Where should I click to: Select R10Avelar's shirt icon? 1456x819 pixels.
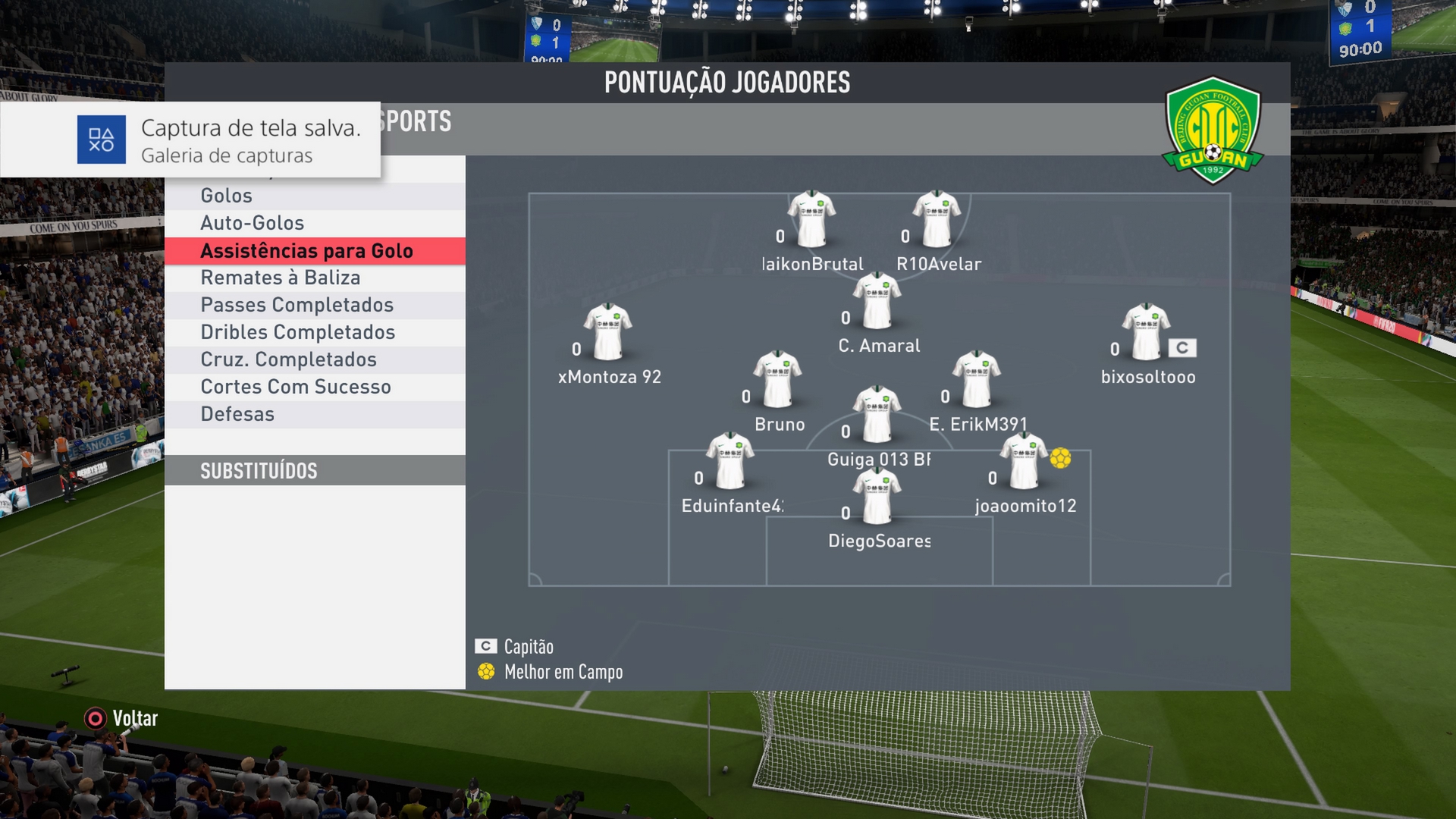[937, 221]
